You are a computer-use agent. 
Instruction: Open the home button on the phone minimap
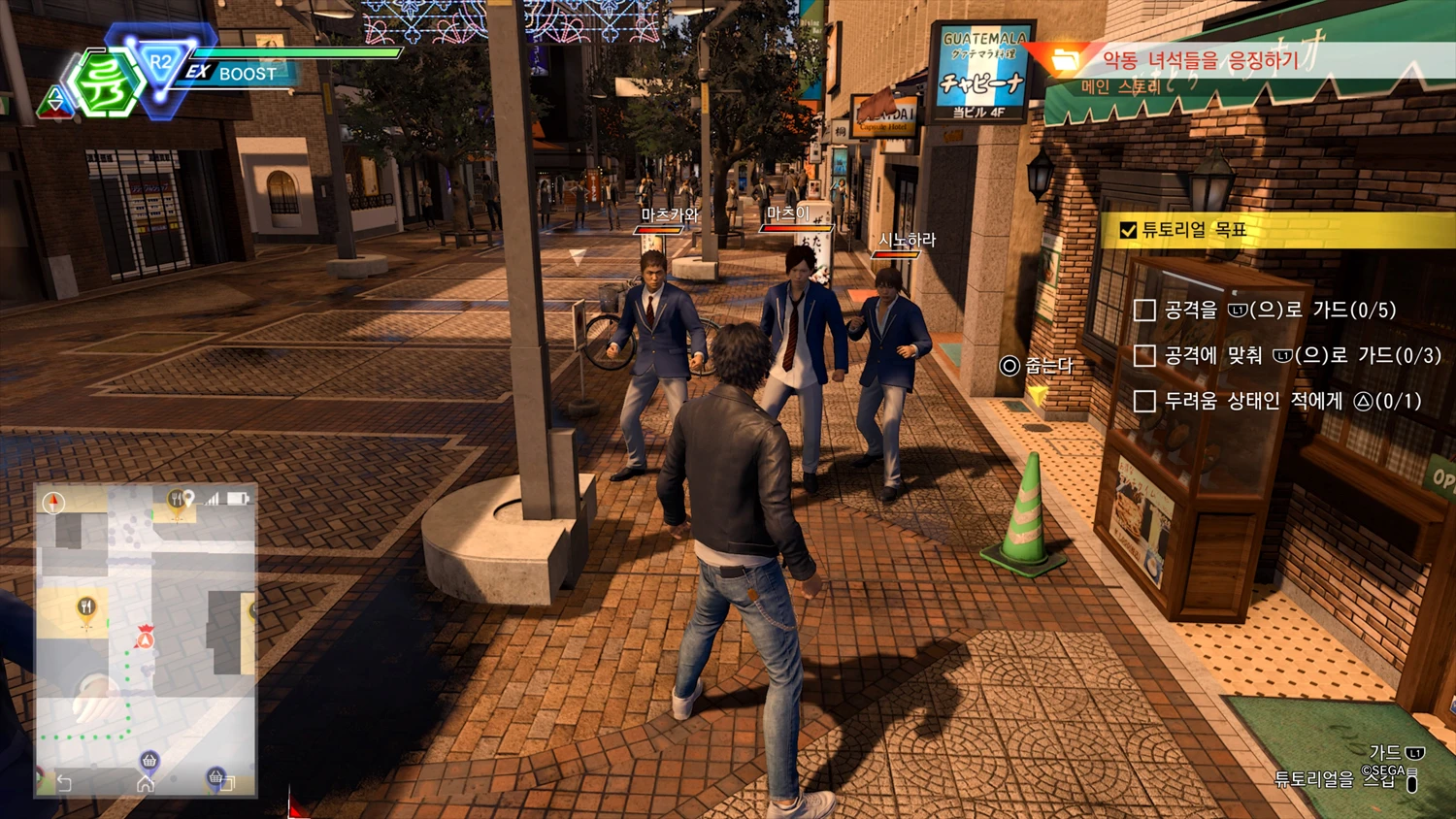tap(146, 783)
